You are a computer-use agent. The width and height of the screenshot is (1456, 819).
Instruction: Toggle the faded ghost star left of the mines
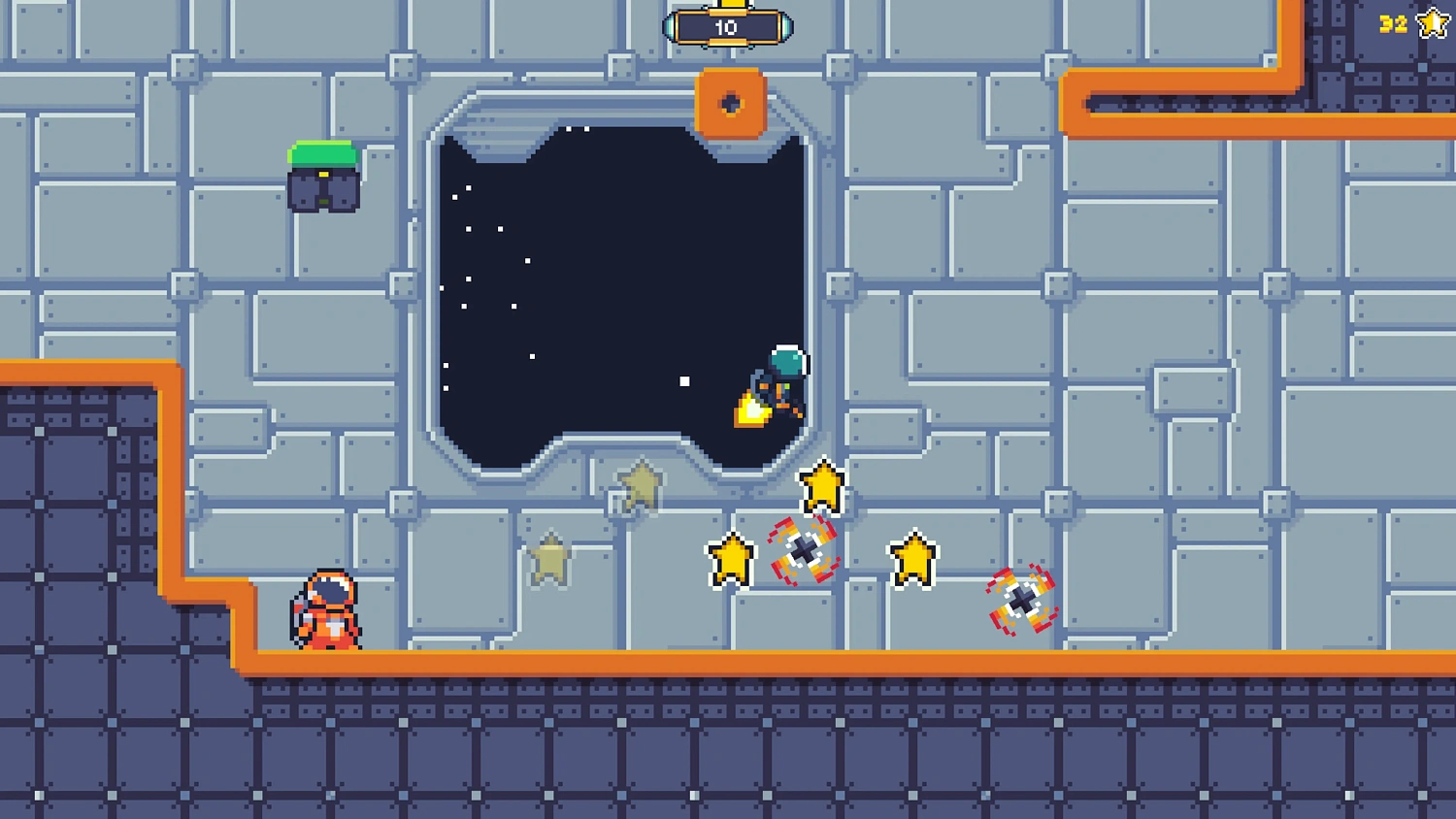[x=551, y=559]
